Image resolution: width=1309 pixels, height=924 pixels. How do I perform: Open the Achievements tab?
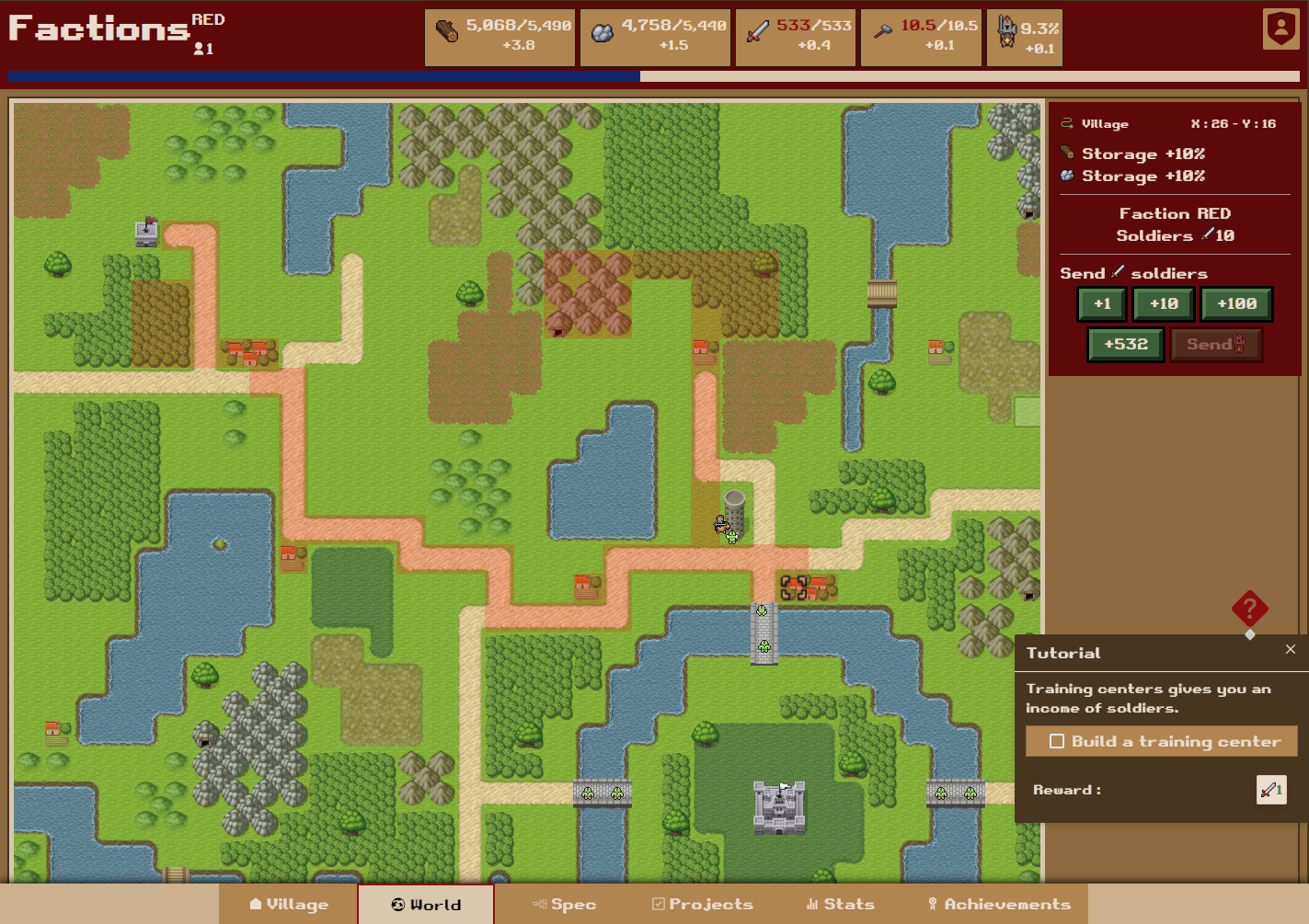tap(998, 905)
